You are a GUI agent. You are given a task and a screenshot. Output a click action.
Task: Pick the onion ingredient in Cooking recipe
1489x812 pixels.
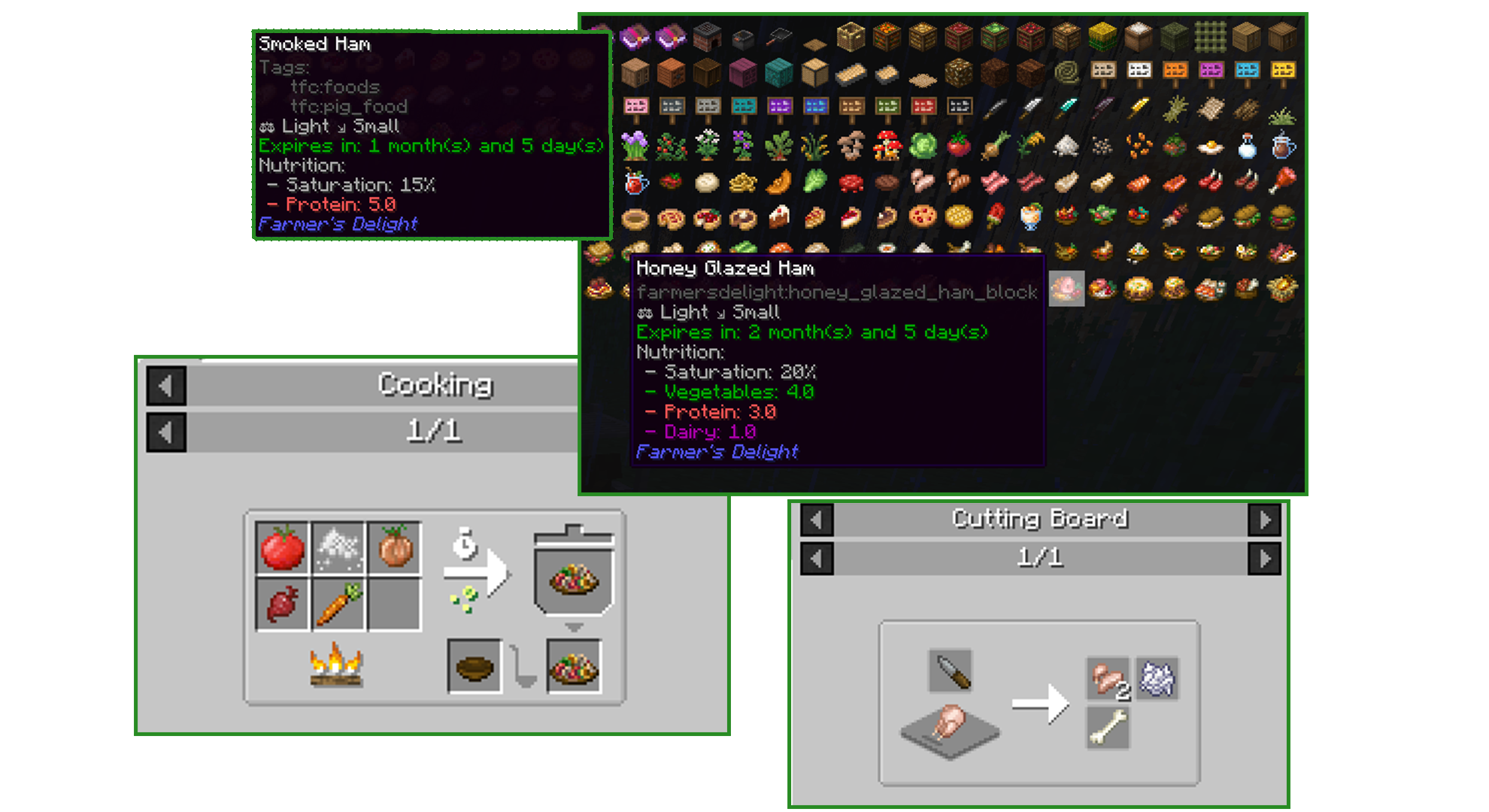coord(396,548)
